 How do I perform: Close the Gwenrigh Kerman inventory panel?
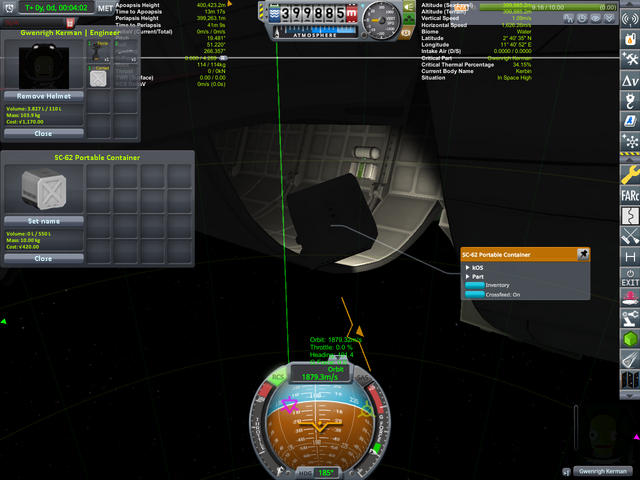click(43, 133)
